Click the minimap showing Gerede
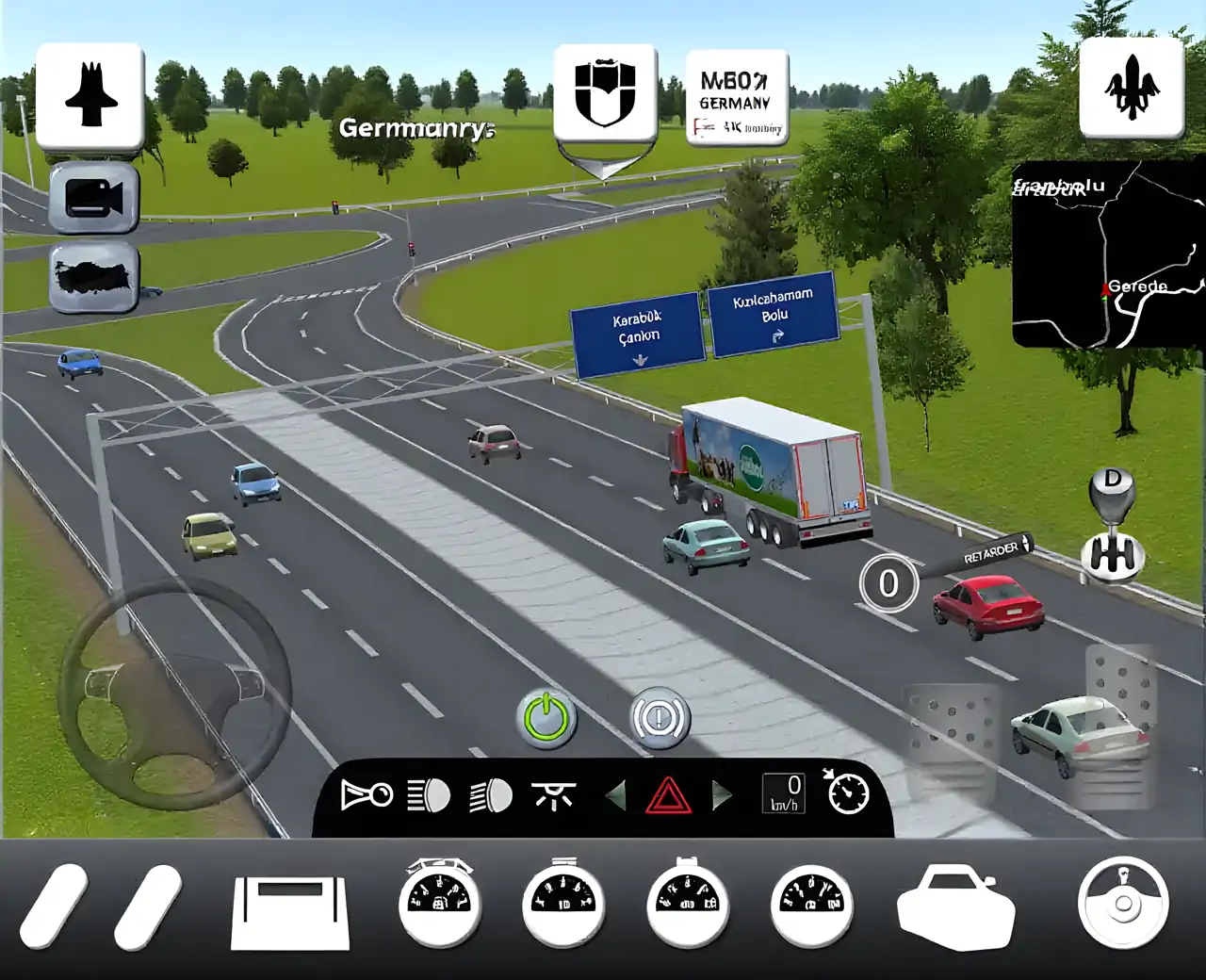Viewport: 1206px width, 980px height. (1108, 254)
